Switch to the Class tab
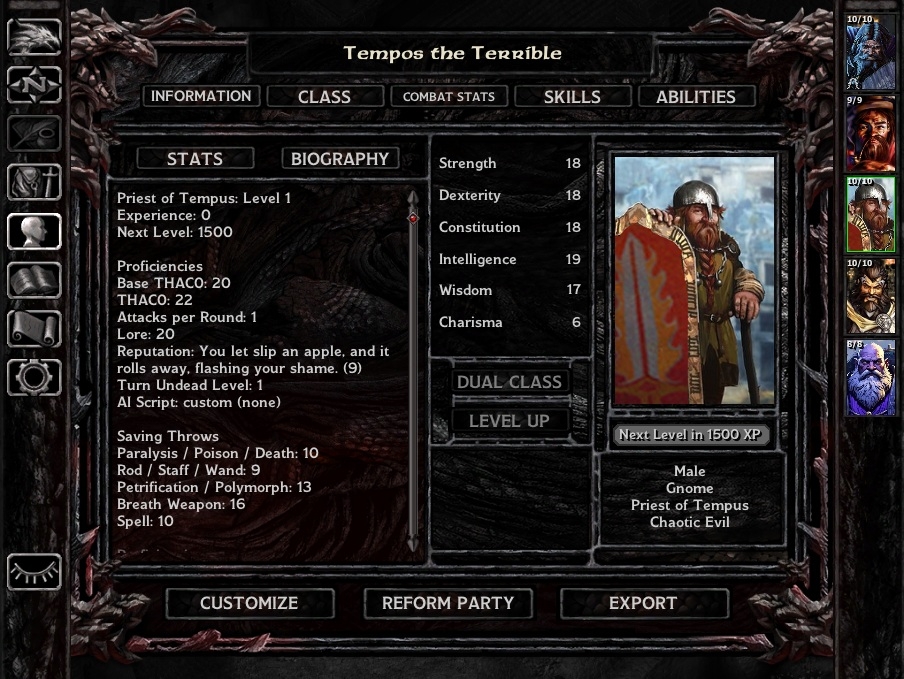Viewport: 904px width, 679px height. pyautogui.click(x=324, y=97)
